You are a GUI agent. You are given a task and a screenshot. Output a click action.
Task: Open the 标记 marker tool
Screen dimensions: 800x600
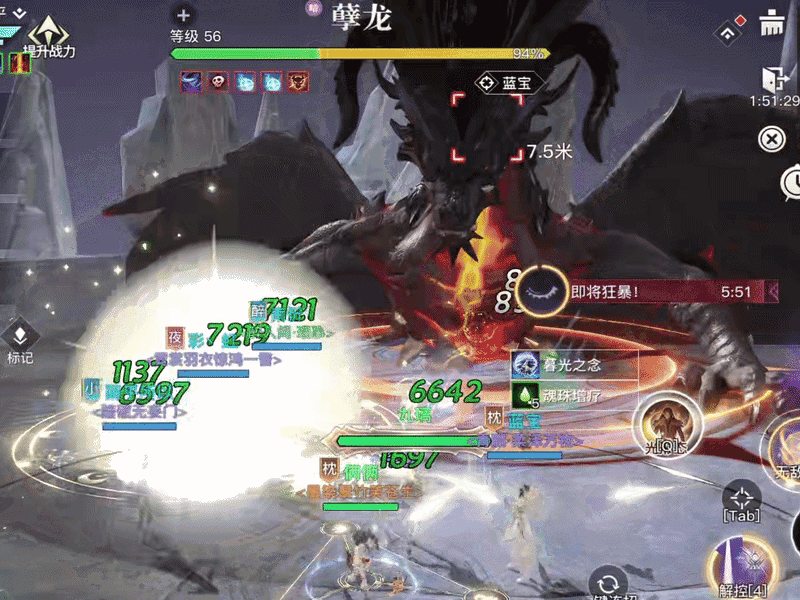(20, 340)
